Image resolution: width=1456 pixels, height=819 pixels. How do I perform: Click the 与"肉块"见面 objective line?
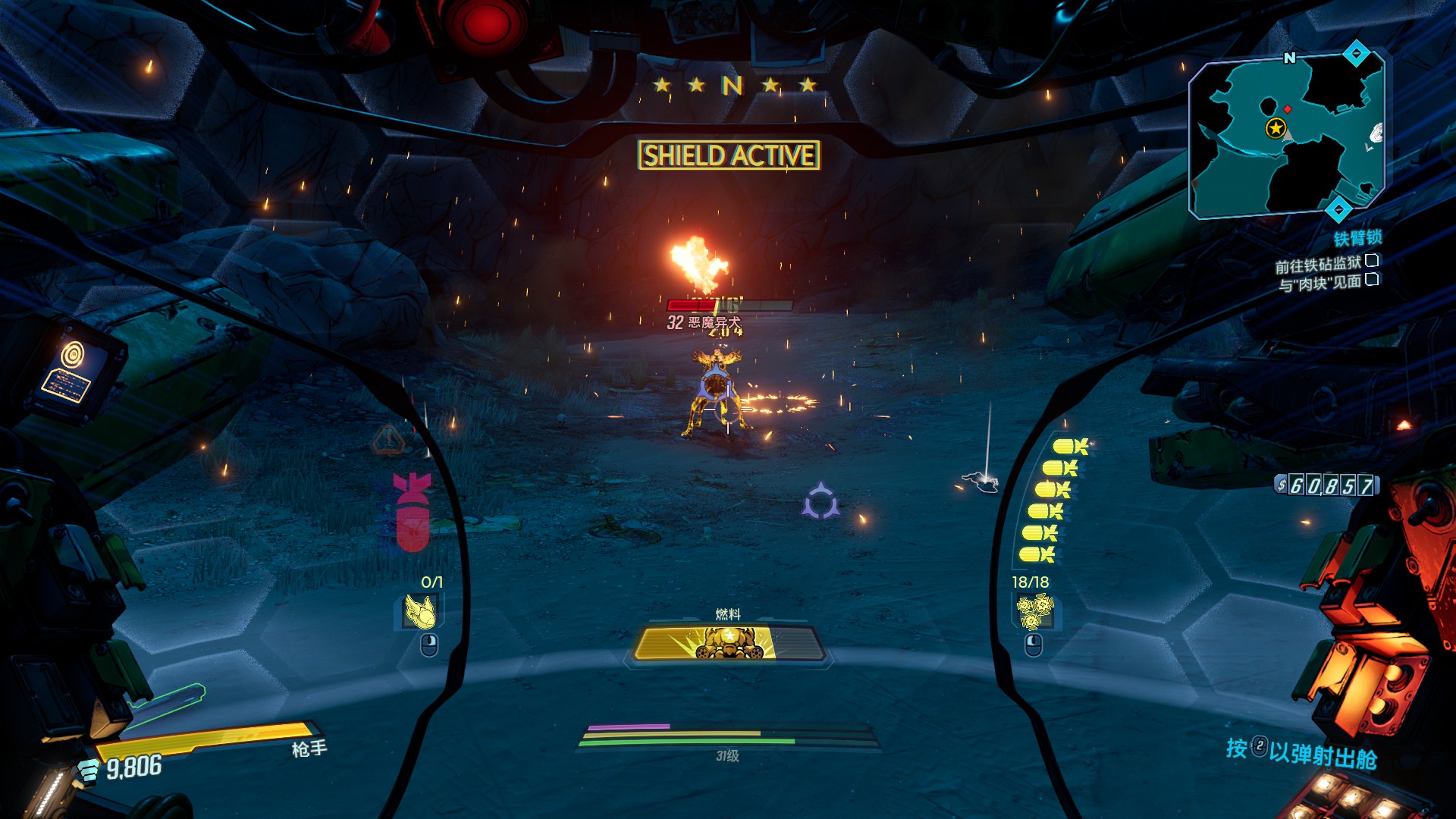pyautogui.click(x=1319, y=284)
